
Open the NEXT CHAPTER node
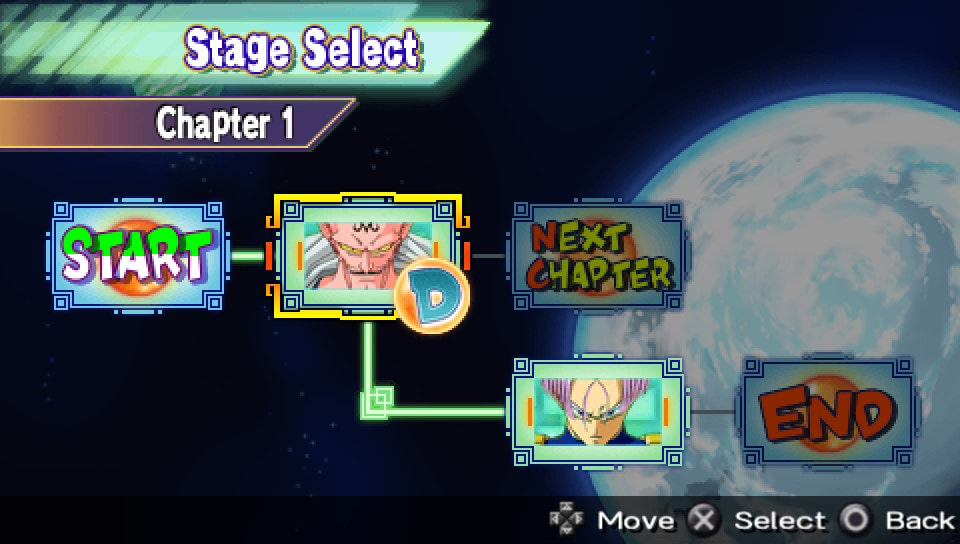[x=598, y=256]
